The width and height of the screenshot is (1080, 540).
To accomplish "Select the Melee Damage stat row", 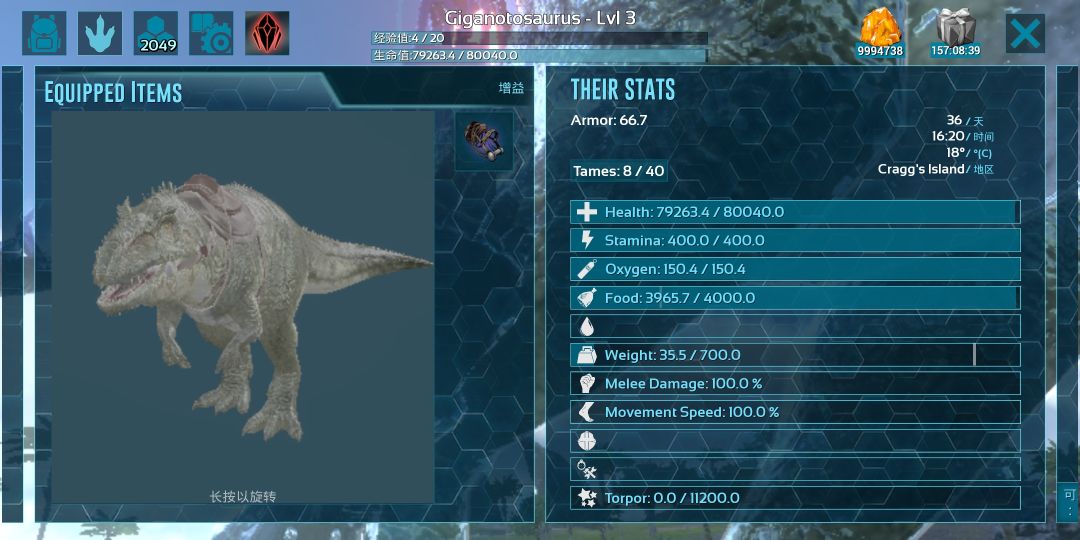I will 795,383.
